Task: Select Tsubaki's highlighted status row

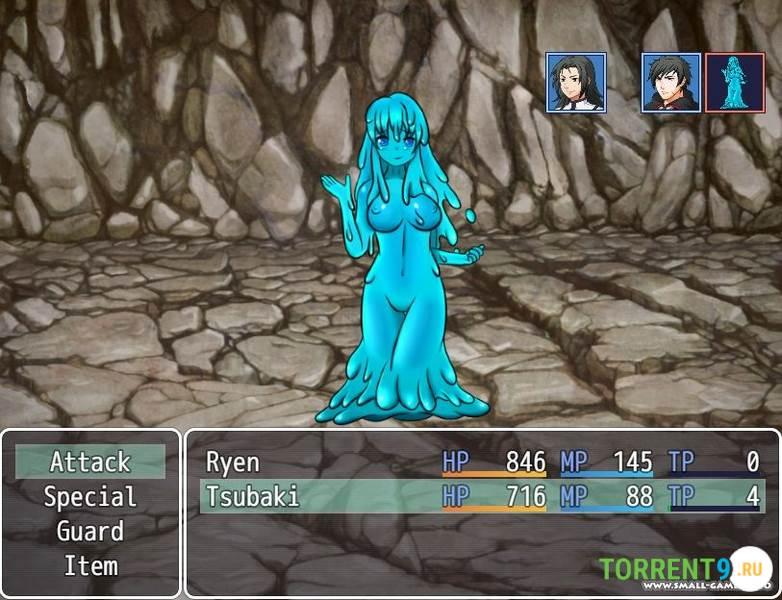Action: [482, 496]
